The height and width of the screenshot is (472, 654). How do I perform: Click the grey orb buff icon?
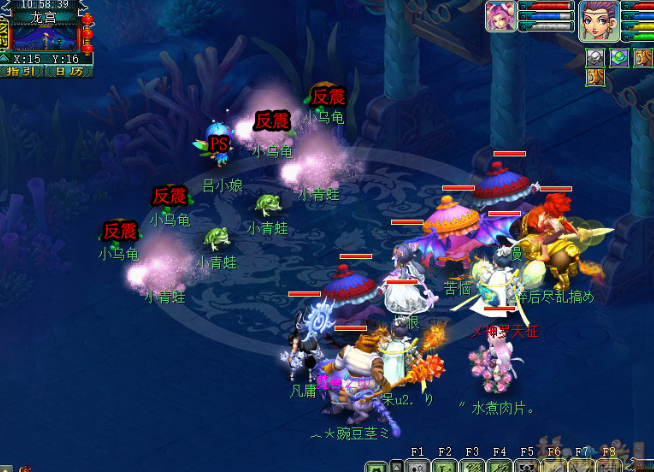(x=596, y=58)
